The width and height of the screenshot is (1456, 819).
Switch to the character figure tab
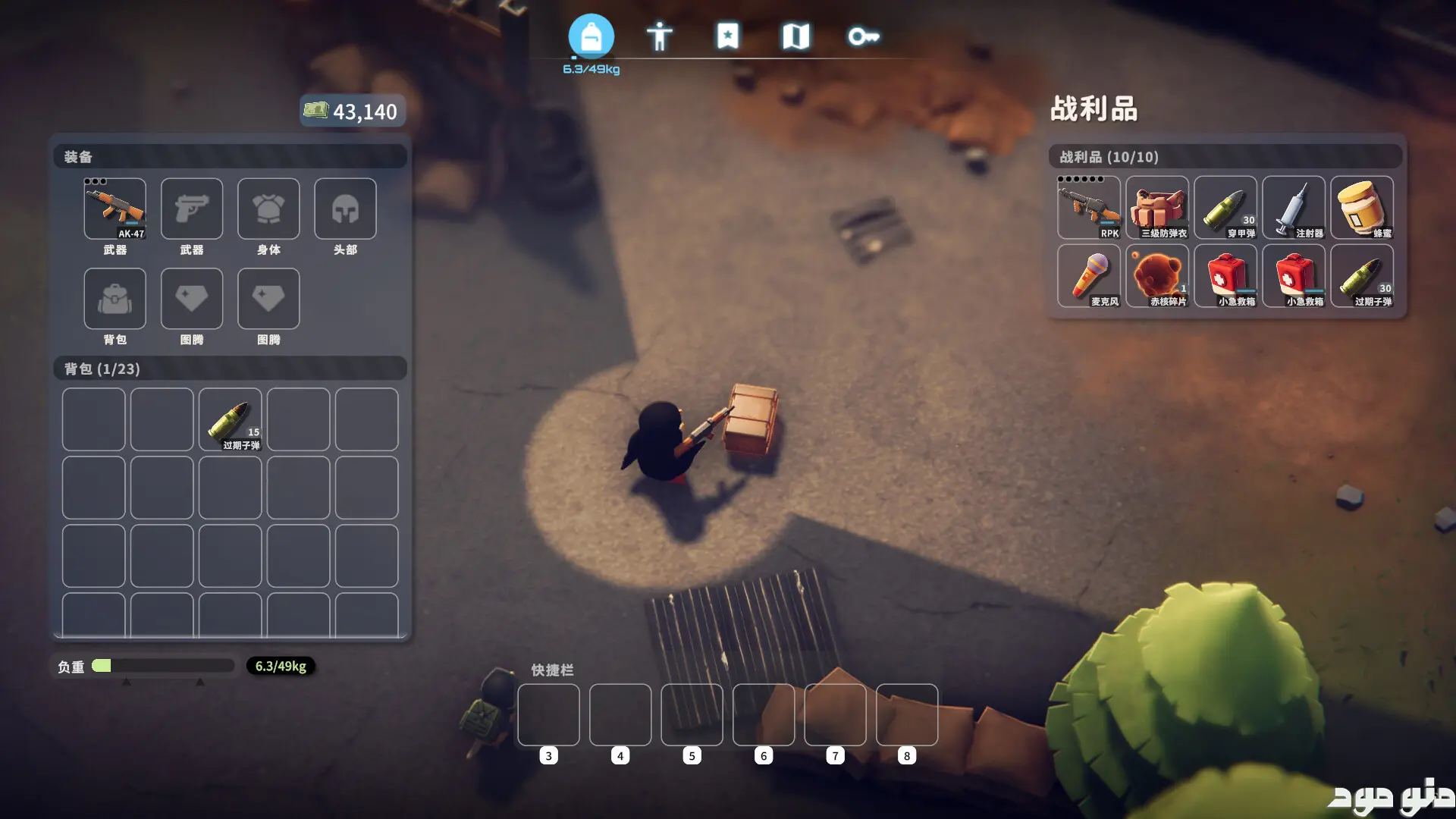pos(659,36)
